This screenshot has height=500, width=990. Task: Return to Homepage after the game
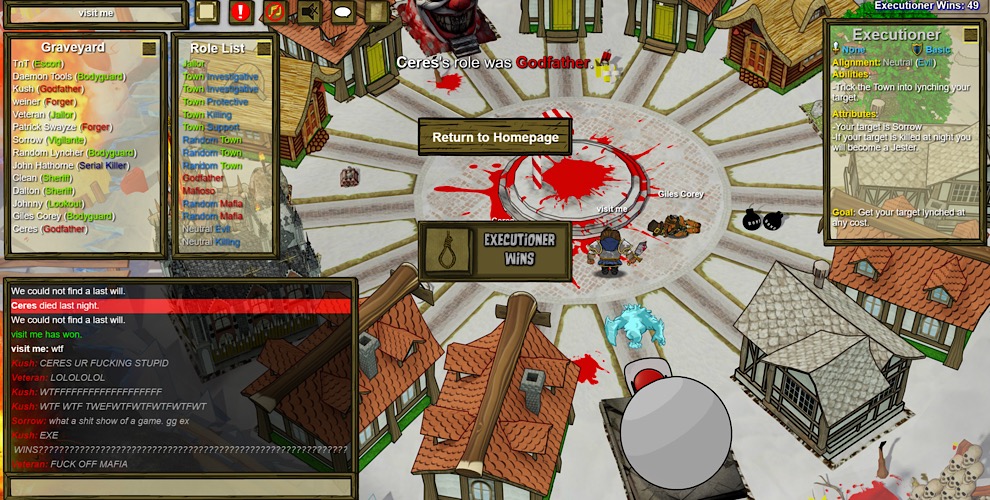pos(495,137)
